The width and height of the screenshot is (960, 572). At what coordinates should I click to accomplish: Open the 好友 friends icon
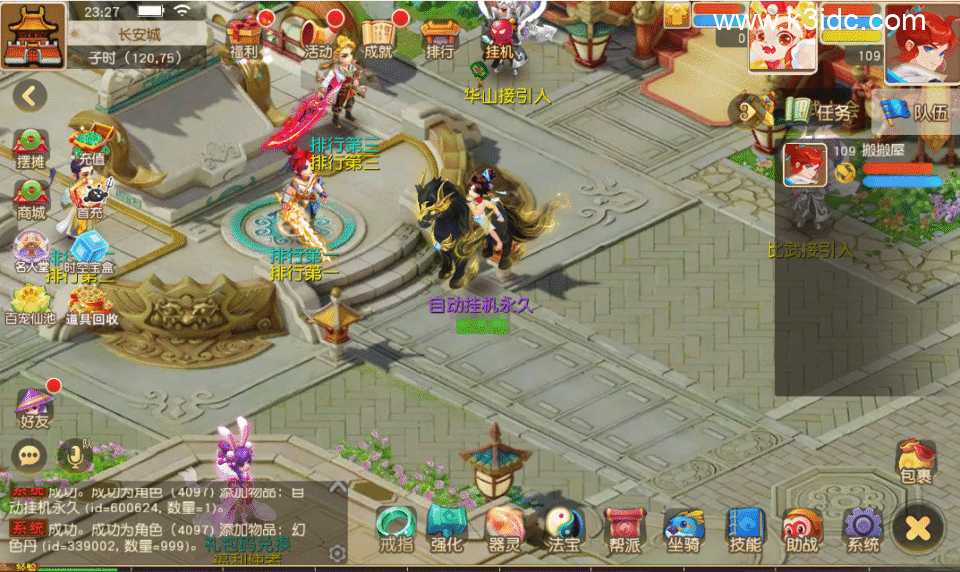34,407
